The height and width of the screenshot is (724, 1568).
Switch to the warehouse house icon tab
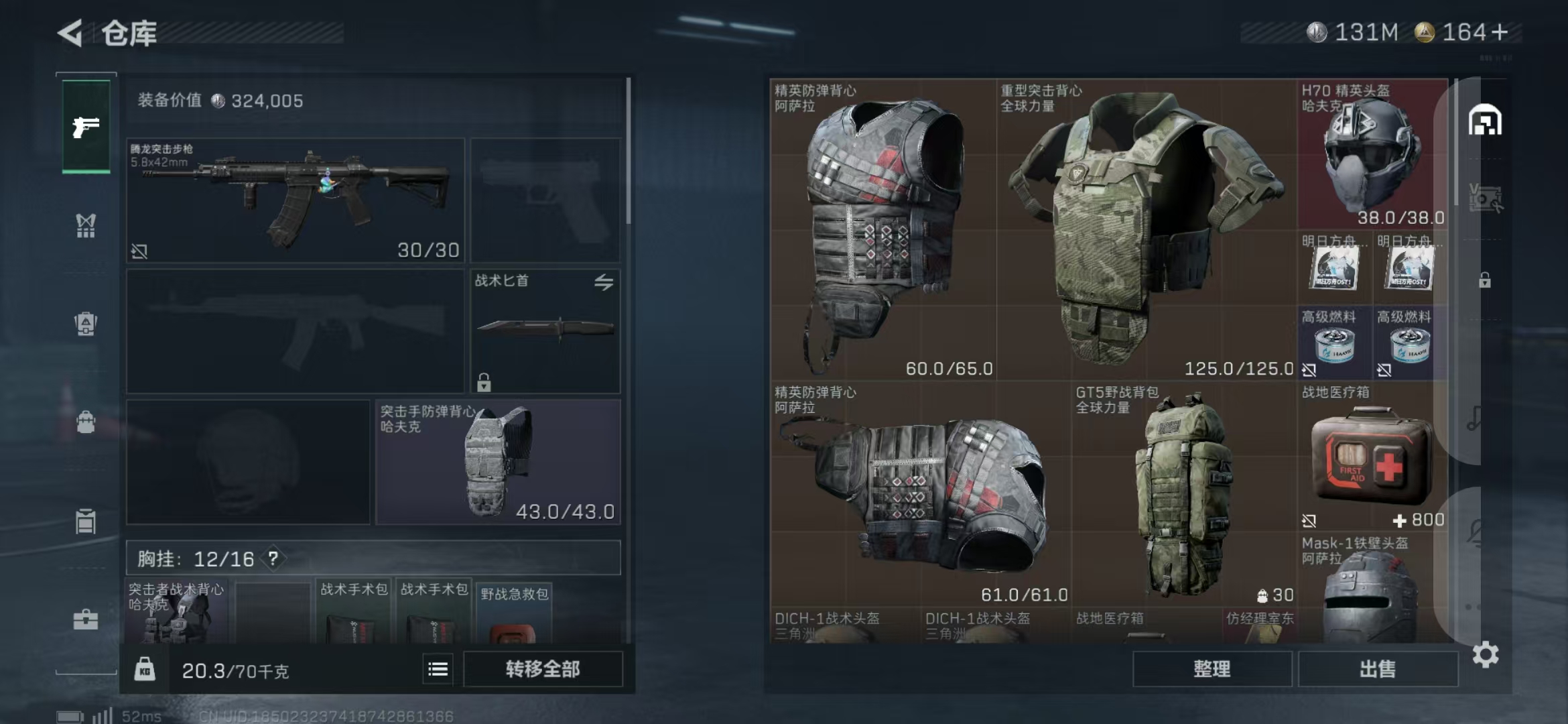[1485, 121]
